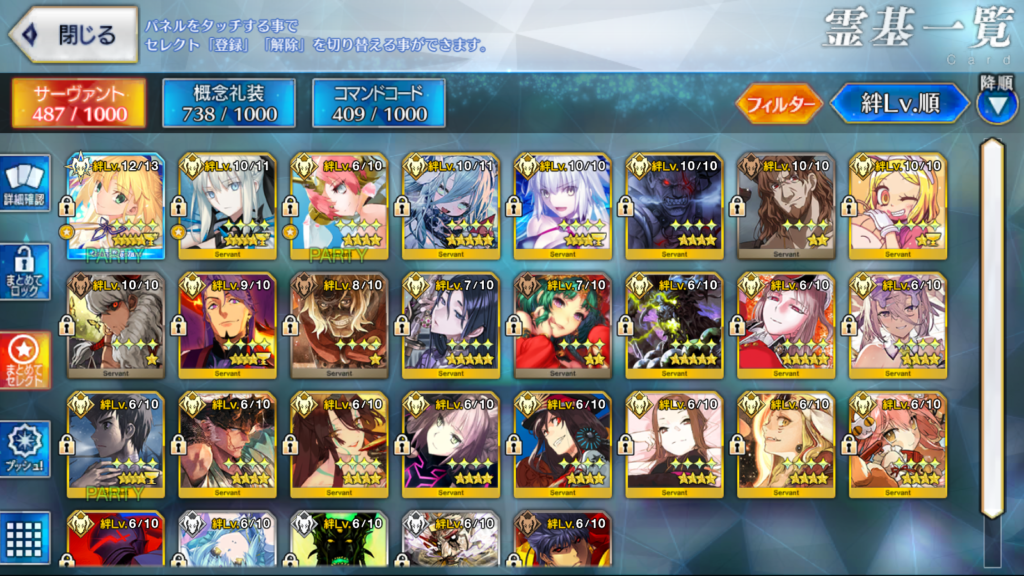Pick the servant with bond Lv.8/10
This screenshot has height=576, width=1024.
[x=339, y=326]
